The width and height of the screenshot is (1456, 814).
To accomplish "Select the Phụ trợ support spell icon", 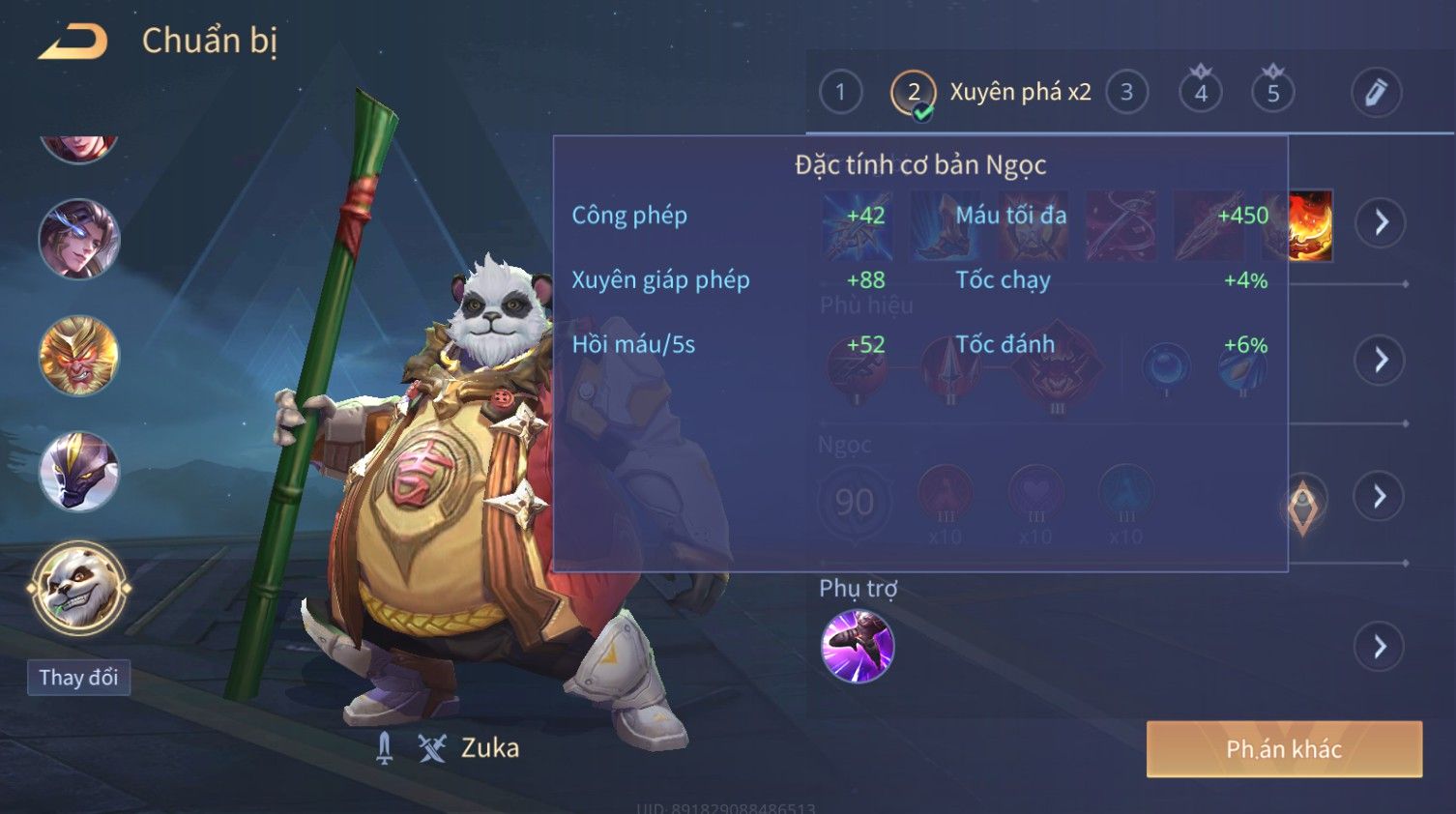I will point(857,646).
